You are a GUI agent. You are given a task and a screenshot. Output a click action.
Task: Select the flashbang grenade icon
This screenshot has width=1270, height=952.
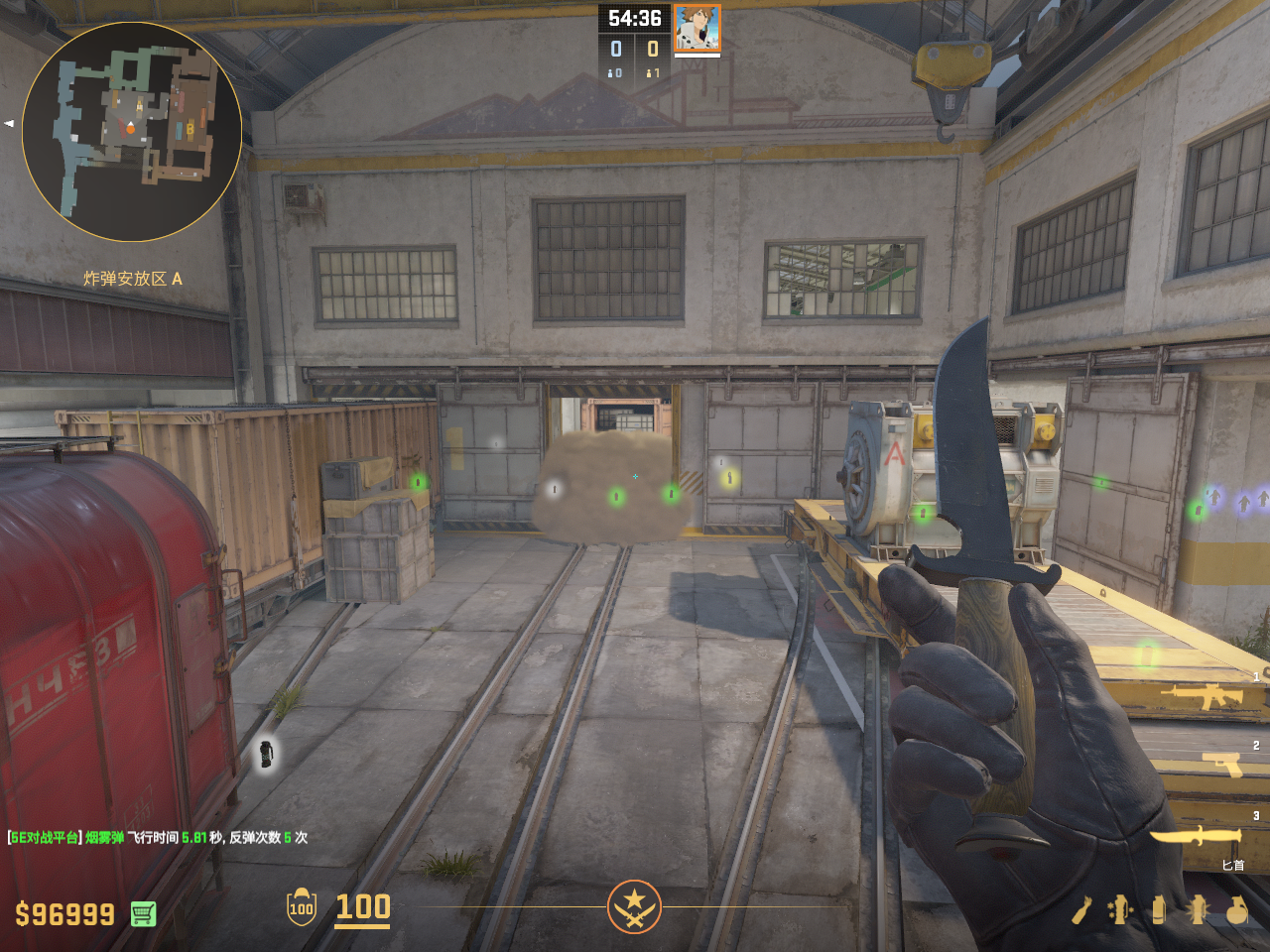click(x=1198, y=909)
